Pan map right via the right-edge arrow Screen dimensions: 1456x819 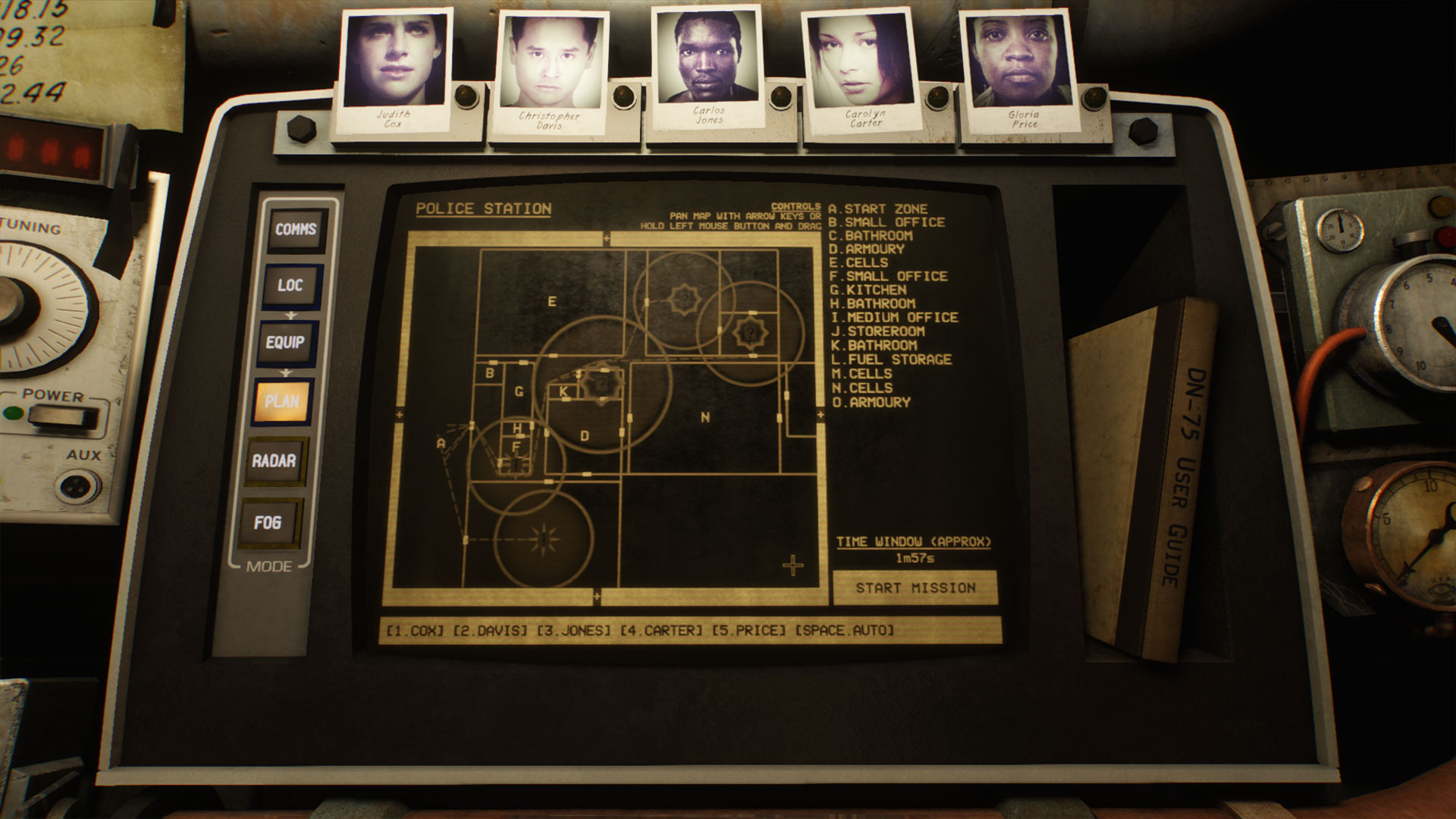click(822, 414)
